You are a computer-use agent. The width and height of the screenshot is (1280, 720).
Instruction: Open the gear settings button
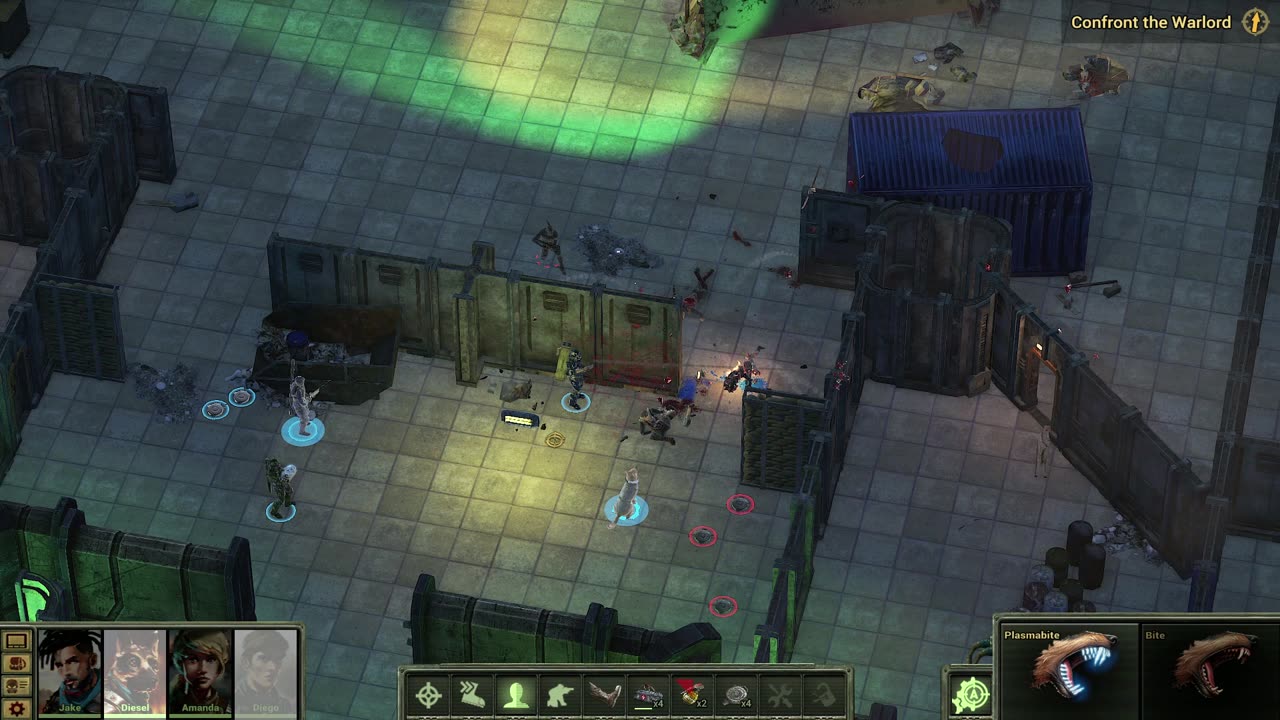(17, 709)
